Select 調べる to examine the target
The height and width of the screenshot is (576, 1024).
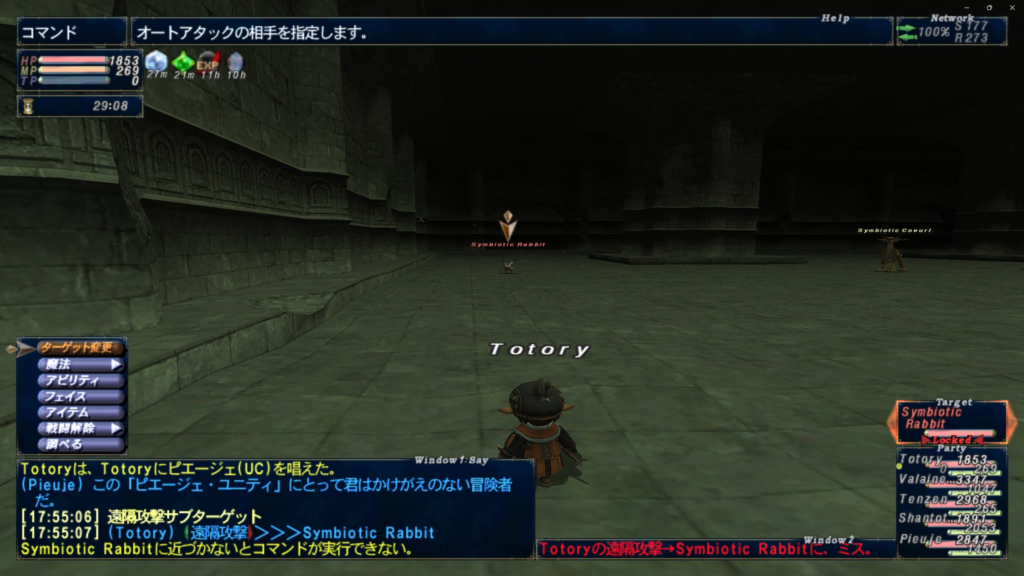tap(81, 444)
